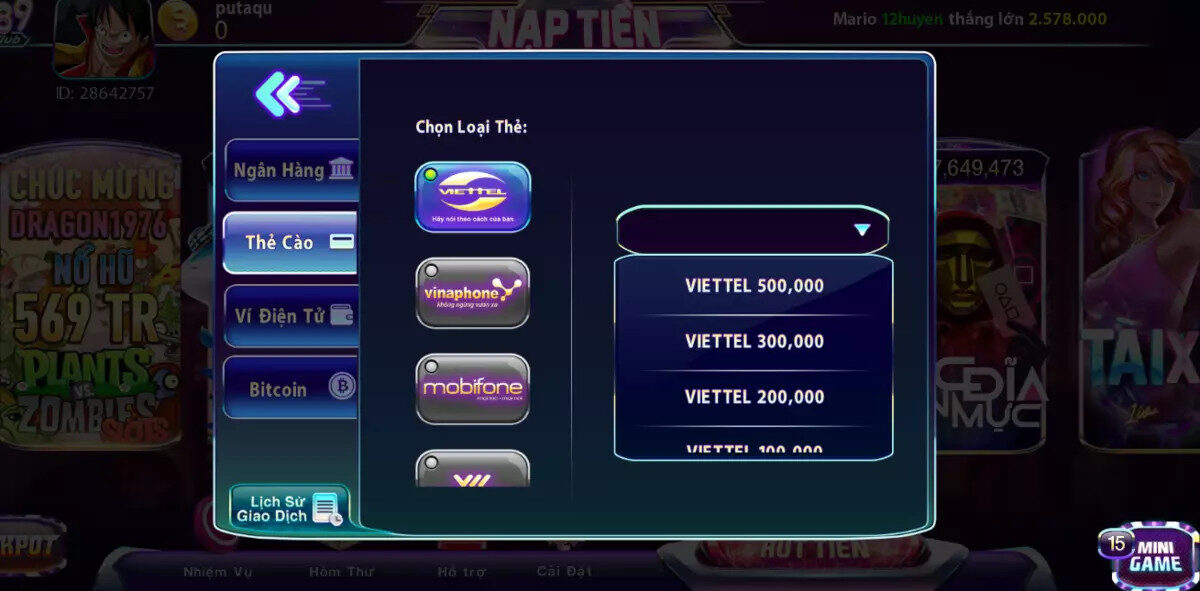Open Lịch Sử Giao Dịch history
1200x591 pixels.
289,508
